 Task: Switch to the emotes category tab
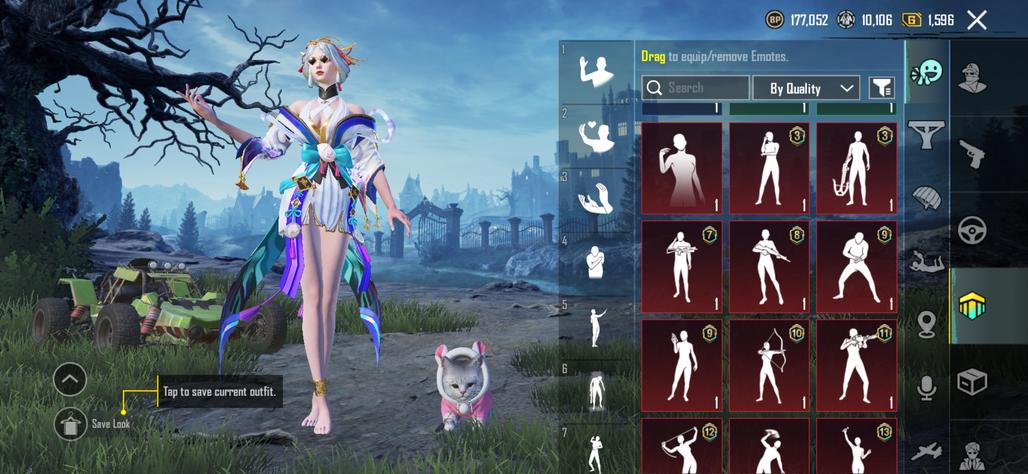pos(927,73)
